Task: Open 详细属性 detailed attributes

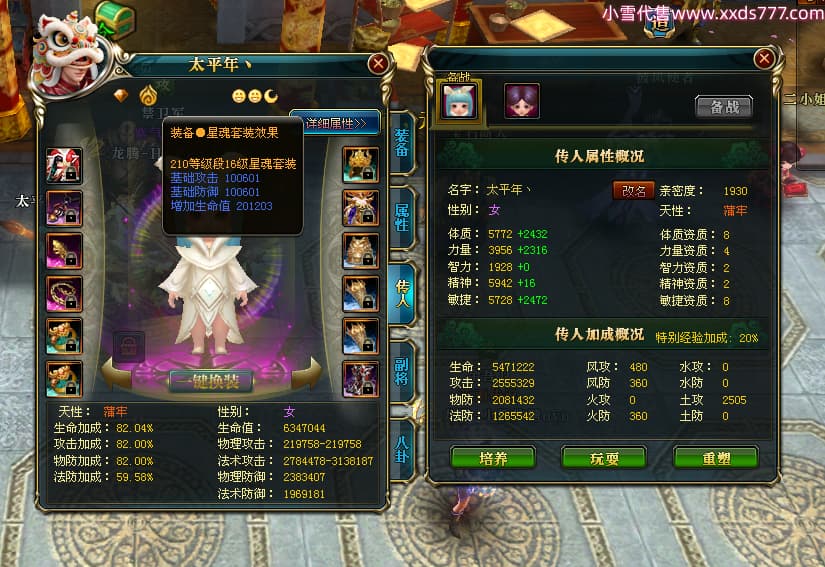Action: (337, 123)
